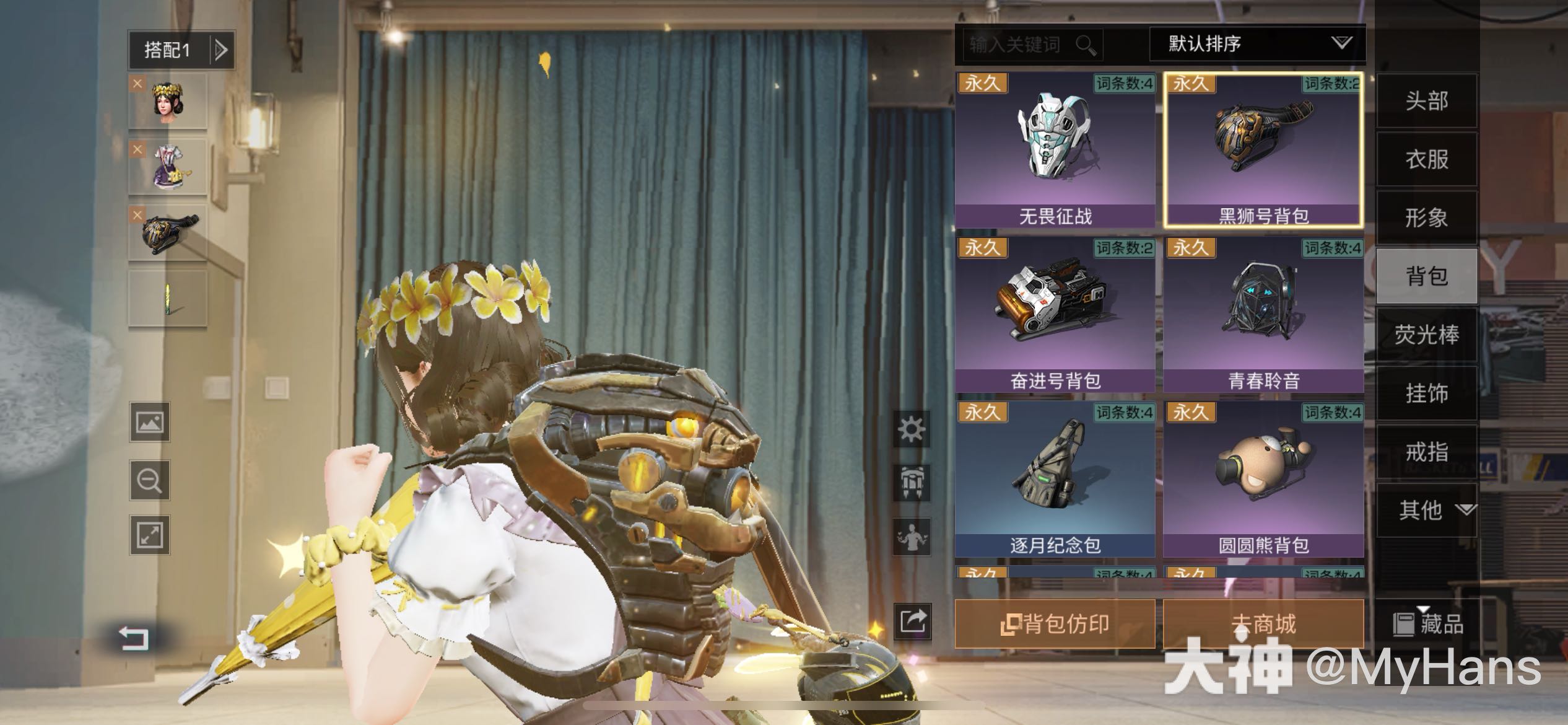Screen dimensions: 1568x725
Task: Open the background image picker icon
Action: click(x=149, y=423)
